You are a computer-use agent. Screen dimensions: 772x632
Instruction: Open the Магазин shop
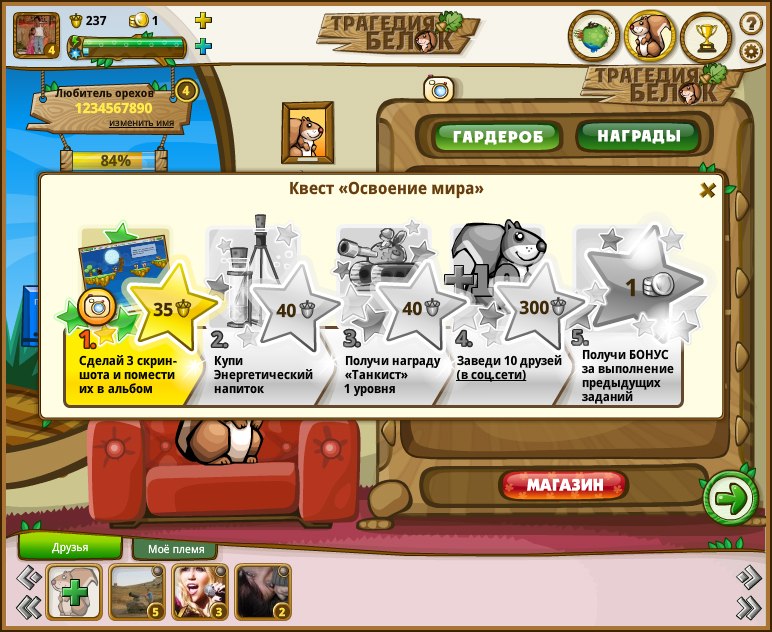(564, 486)
